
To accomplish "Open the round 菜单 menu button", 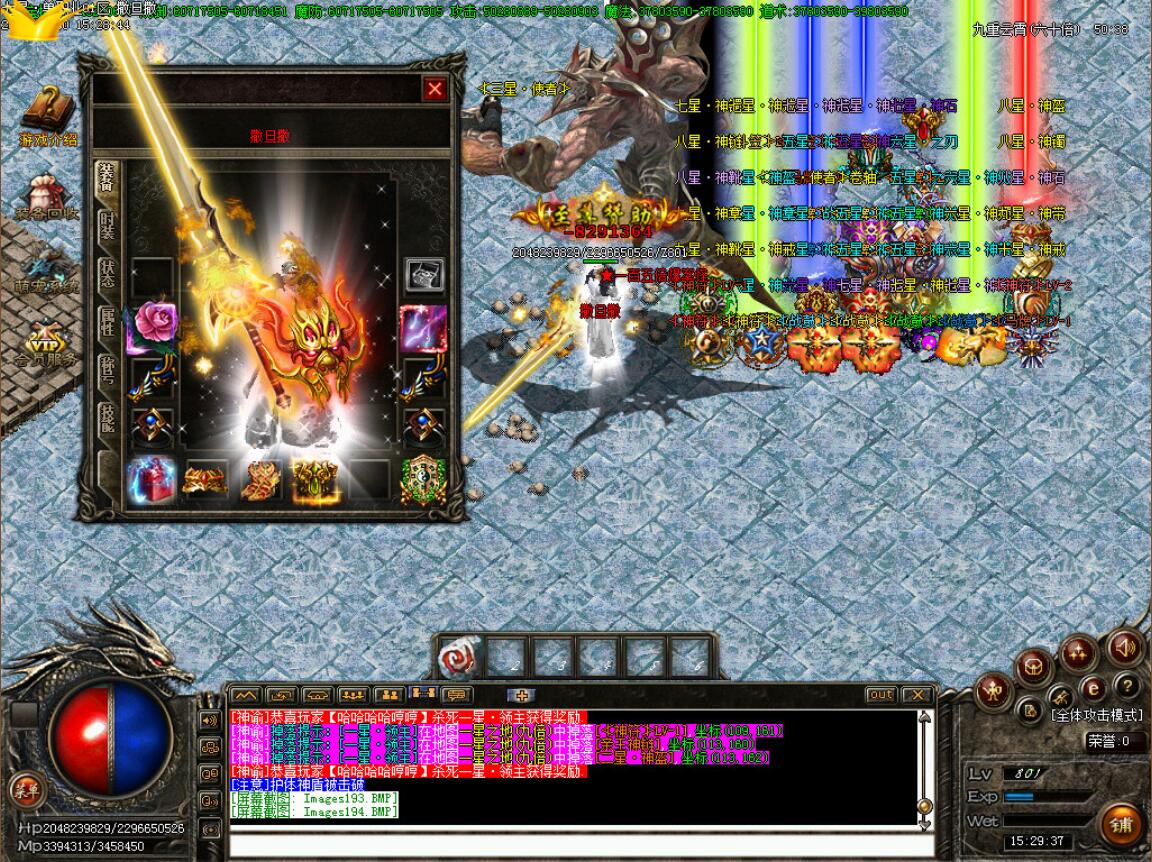I will 26,790.
